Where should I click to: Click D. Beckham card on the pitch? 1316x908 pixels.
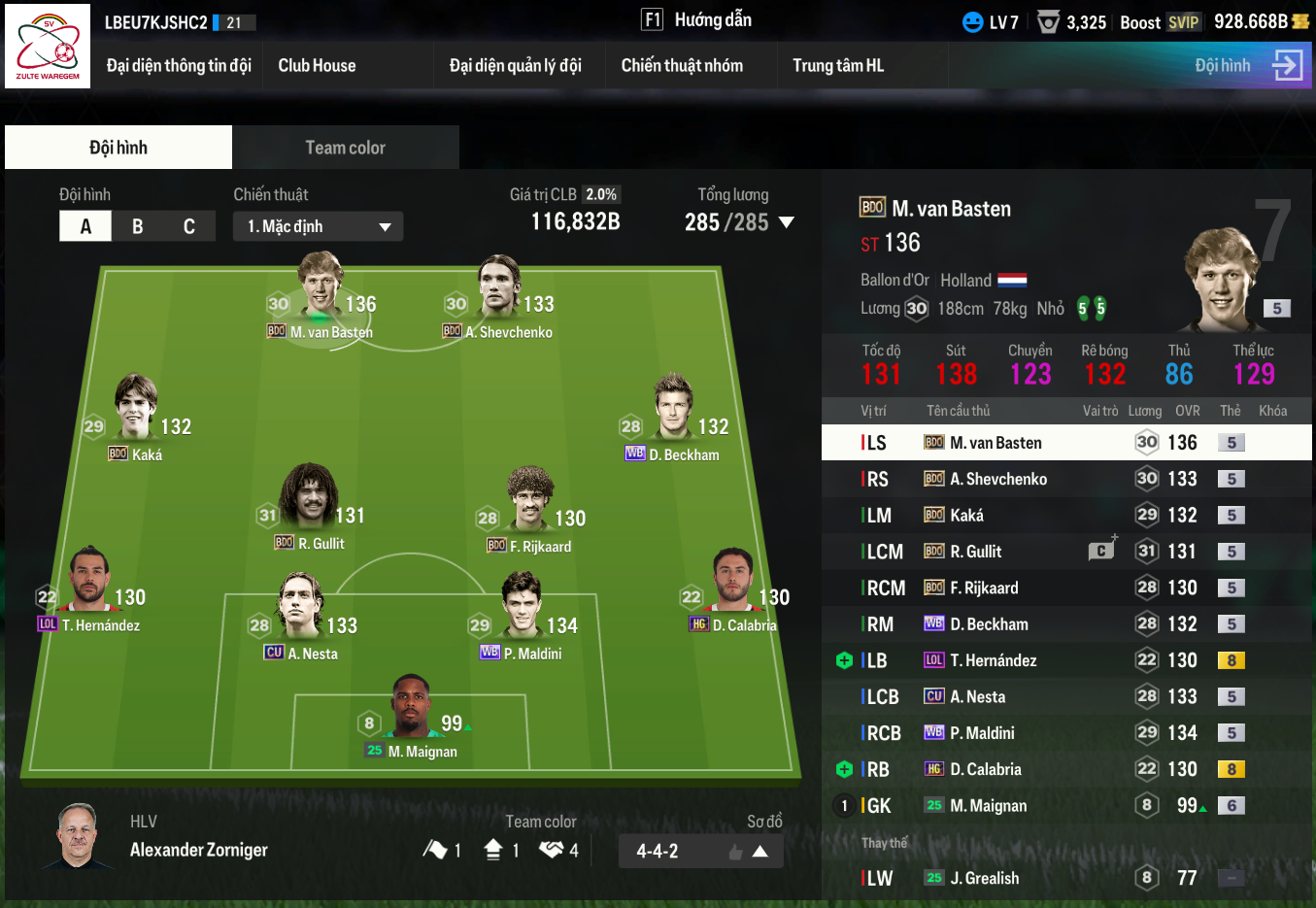click(x=673, y=420)
